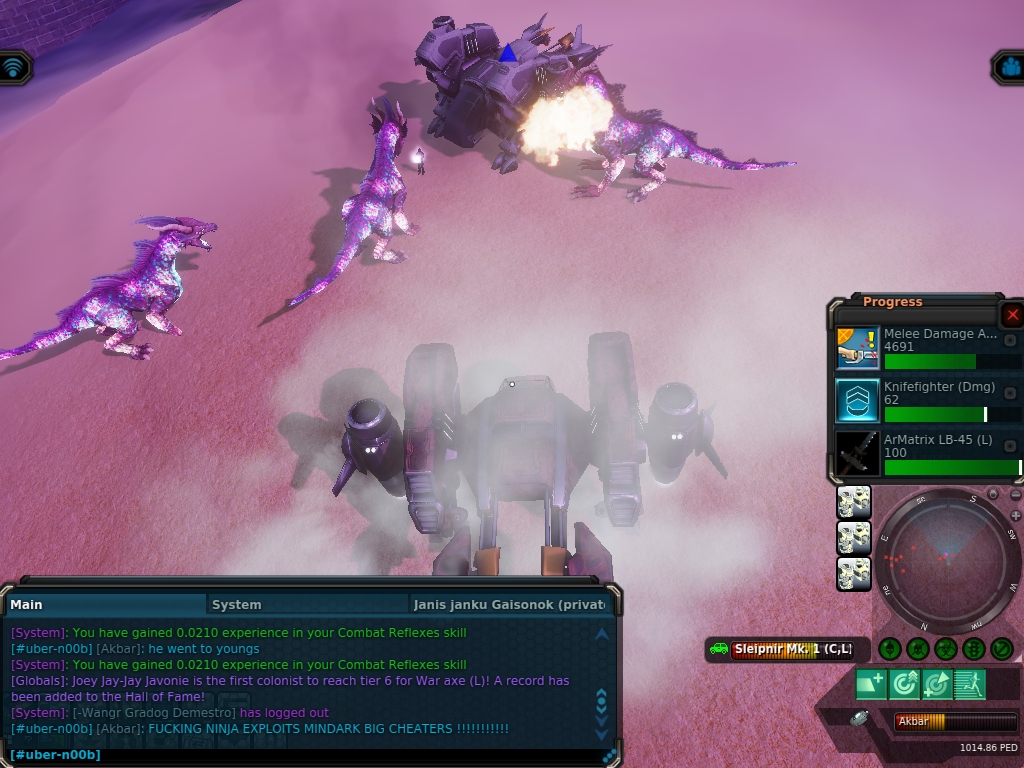Open the wireless signal icon panel

point(14,67)
